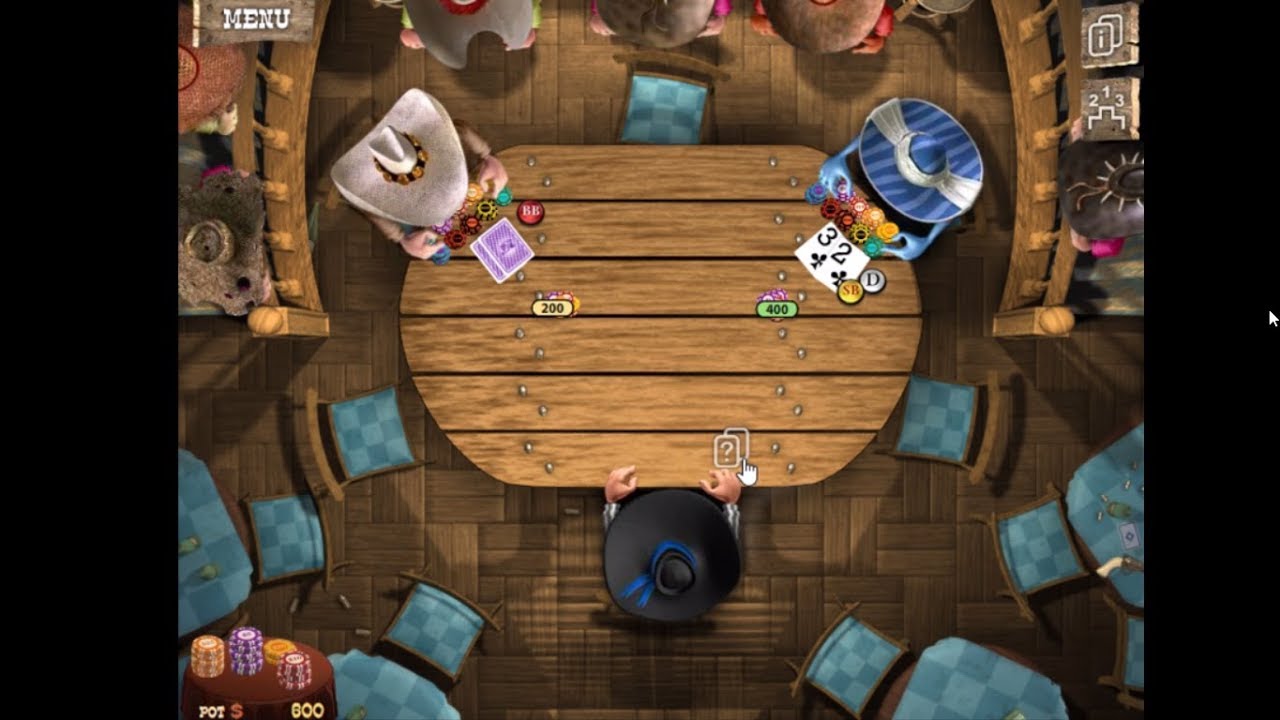This screenshot has height=720, width=1280.
Task: Open the MENU wooden sign
Action: click(255, 19)
